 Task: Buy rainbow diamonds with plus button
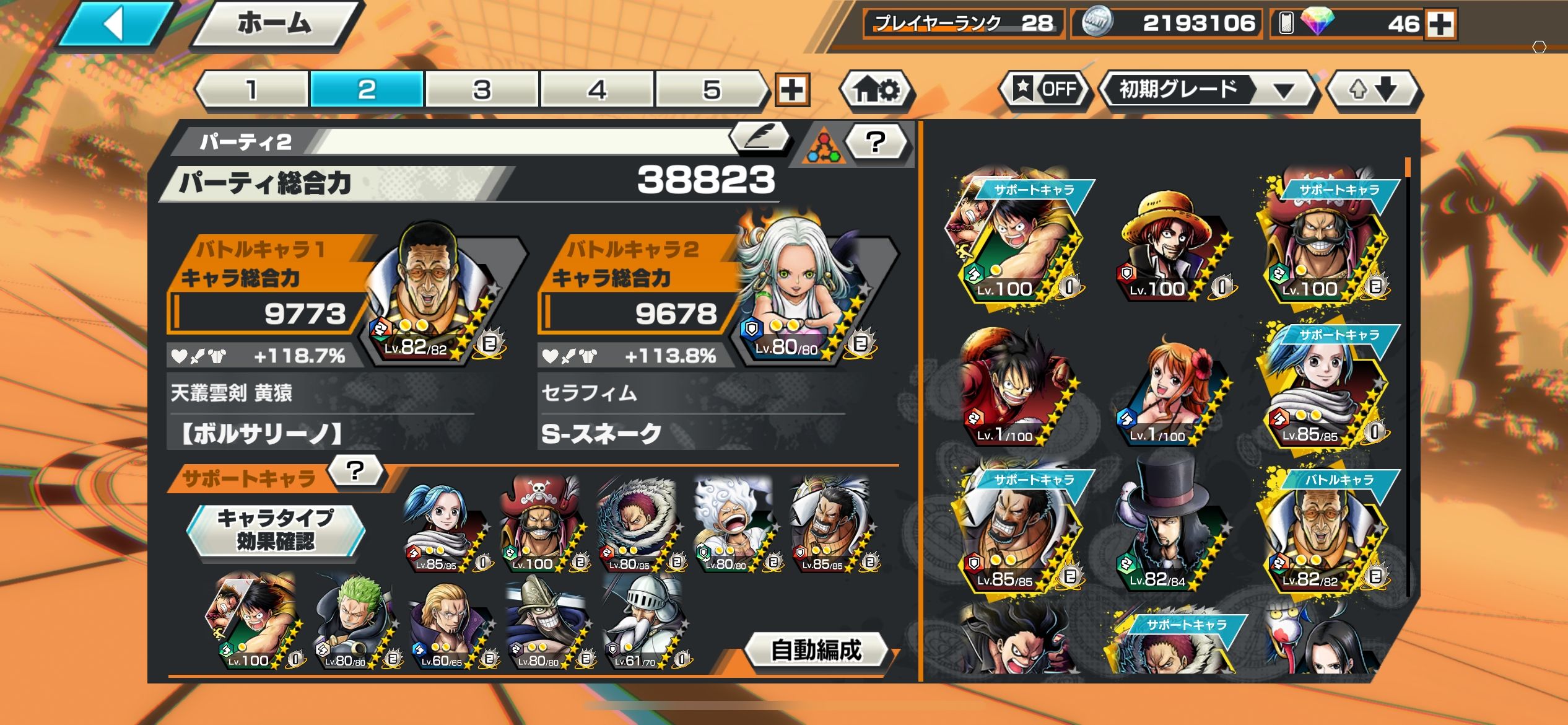(x=1440, y=24)
